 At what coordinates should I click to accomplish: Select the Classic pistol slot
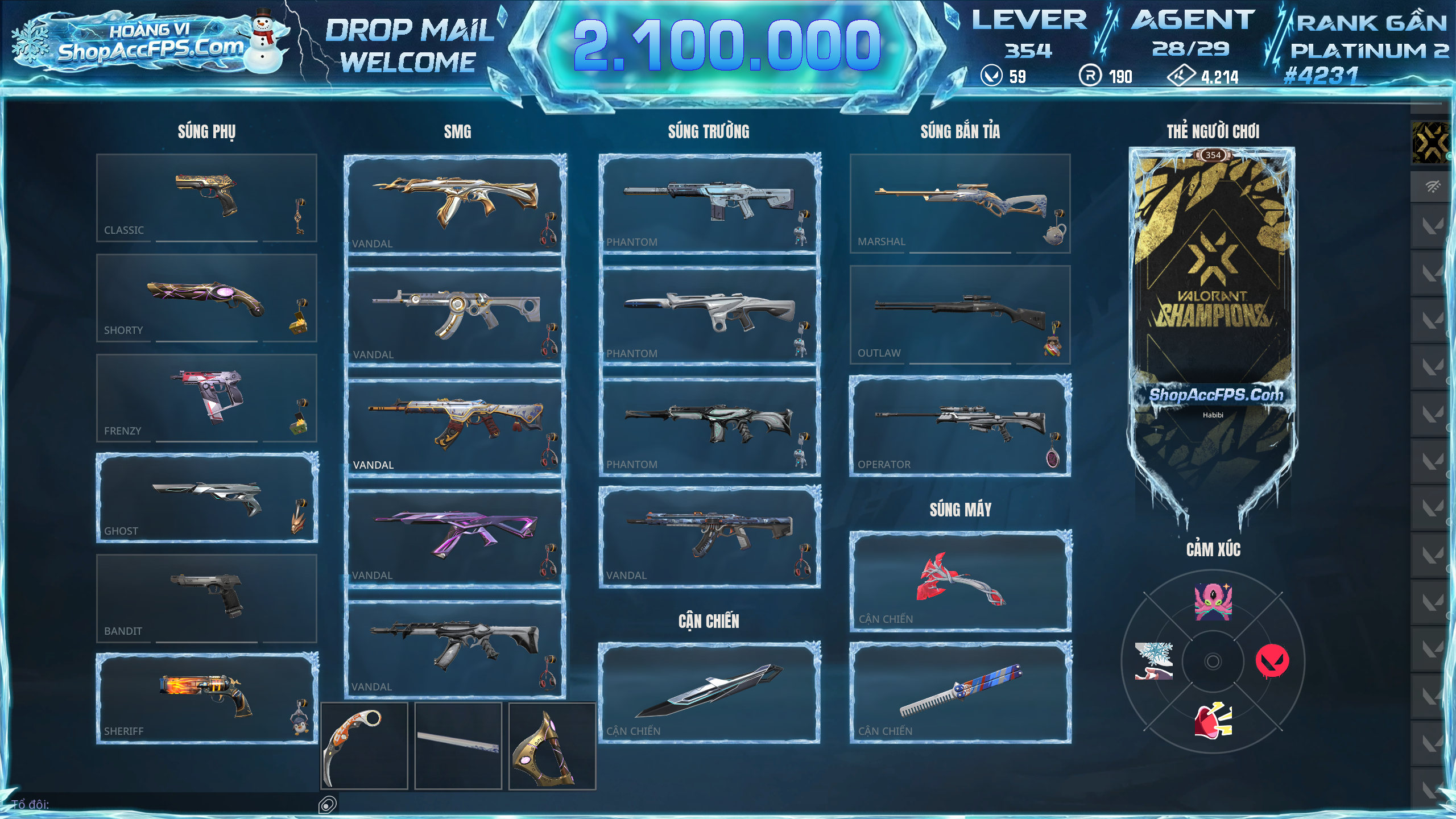(206, 197)
